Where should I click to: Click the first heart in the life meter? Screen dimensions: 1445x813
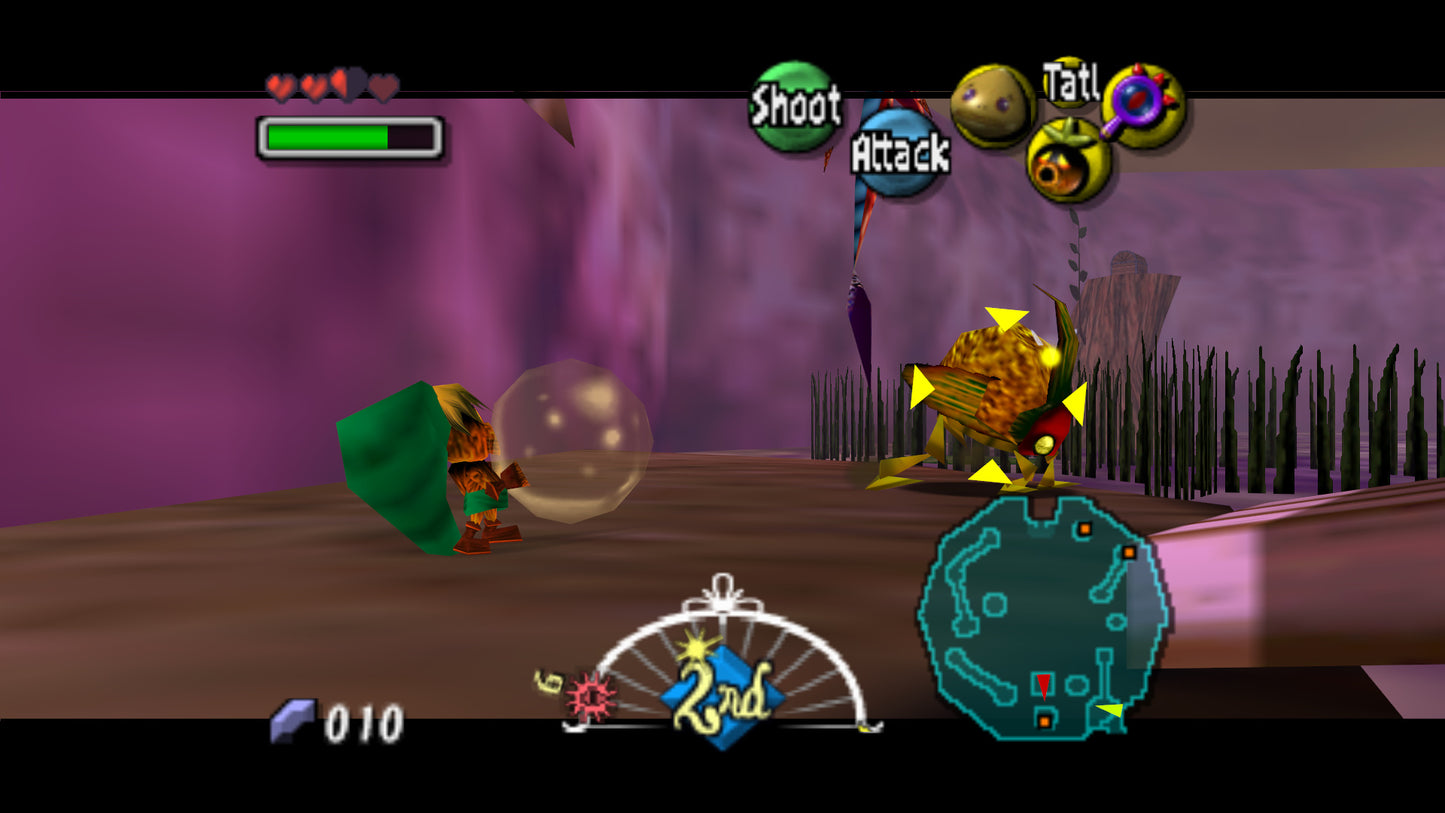281,85
